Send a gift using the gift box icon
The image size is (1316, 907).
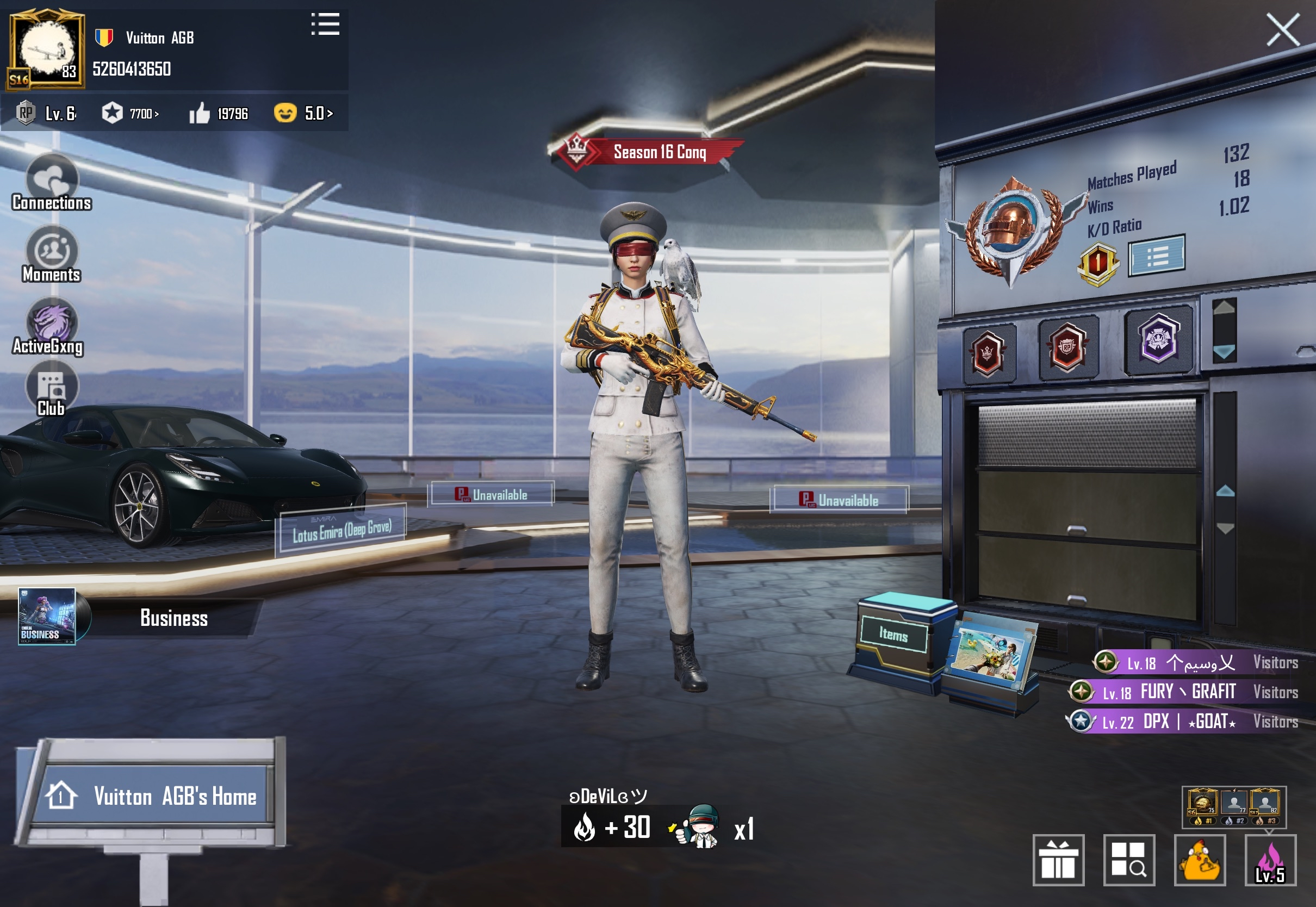tap(1058, 860)
